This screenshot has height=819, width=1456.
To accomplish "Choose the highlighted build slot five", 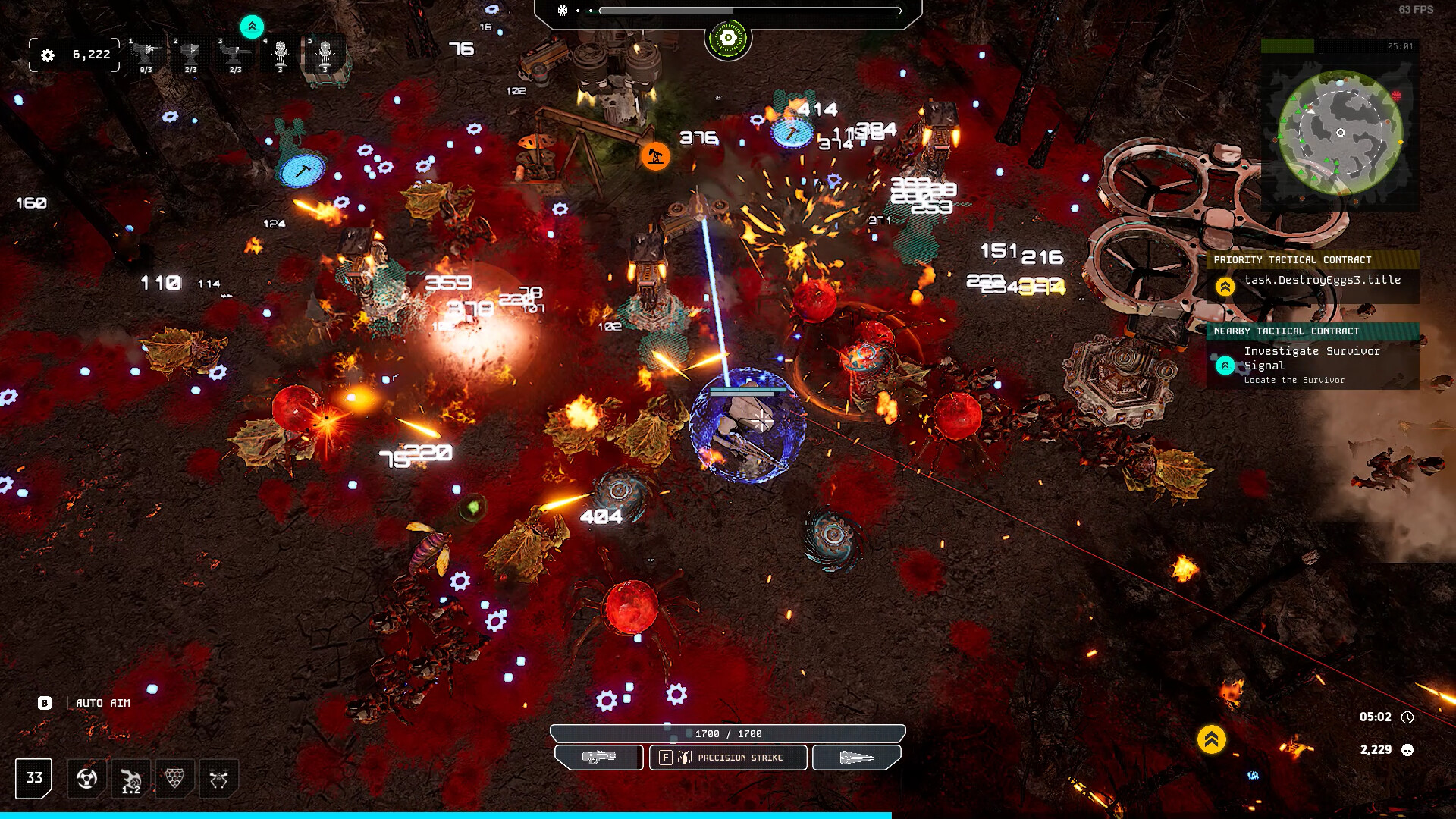I will point(325,55).
